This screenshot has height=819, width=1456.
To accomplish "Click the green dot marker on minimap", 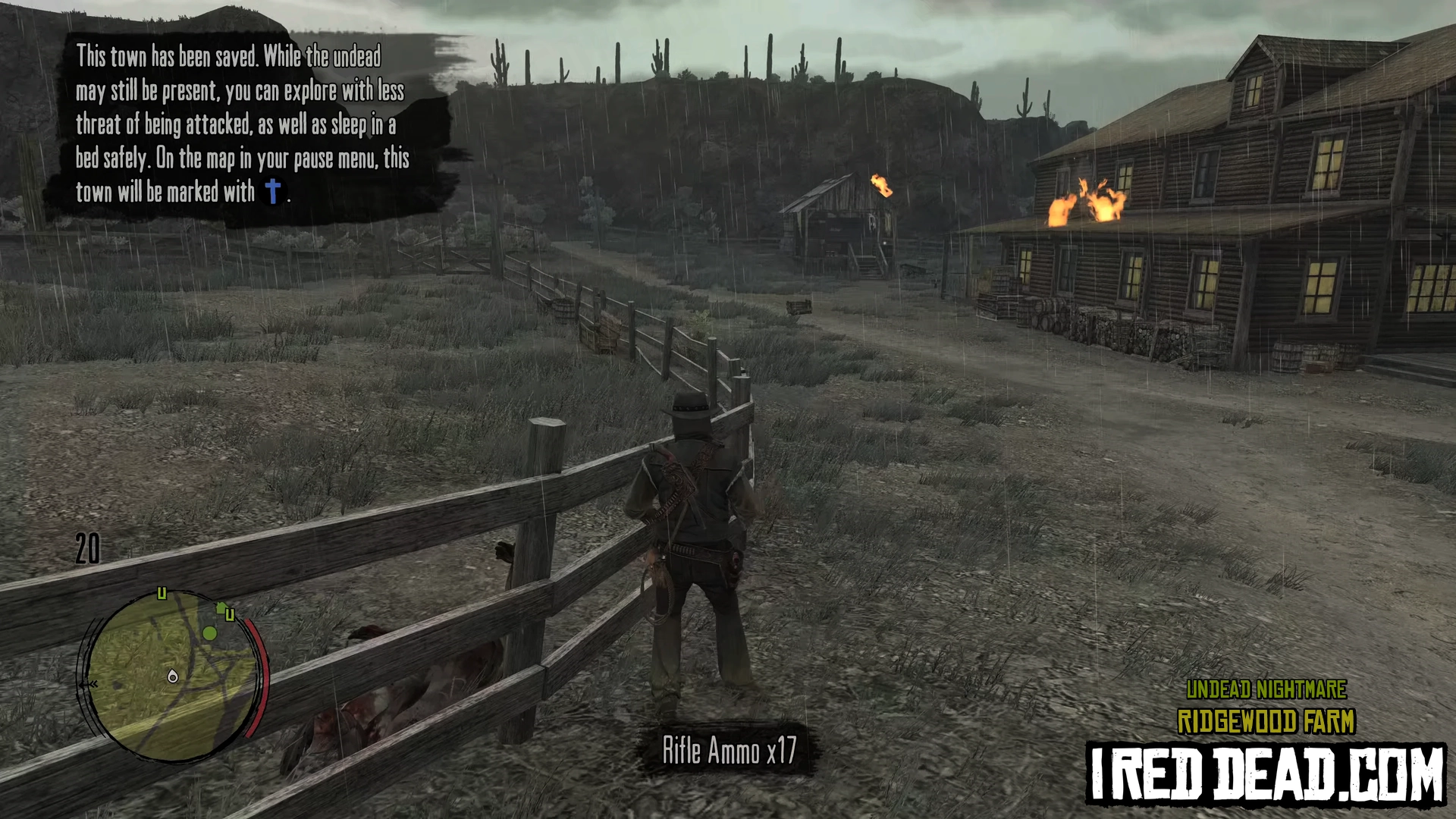I will (x=210, y=632).
